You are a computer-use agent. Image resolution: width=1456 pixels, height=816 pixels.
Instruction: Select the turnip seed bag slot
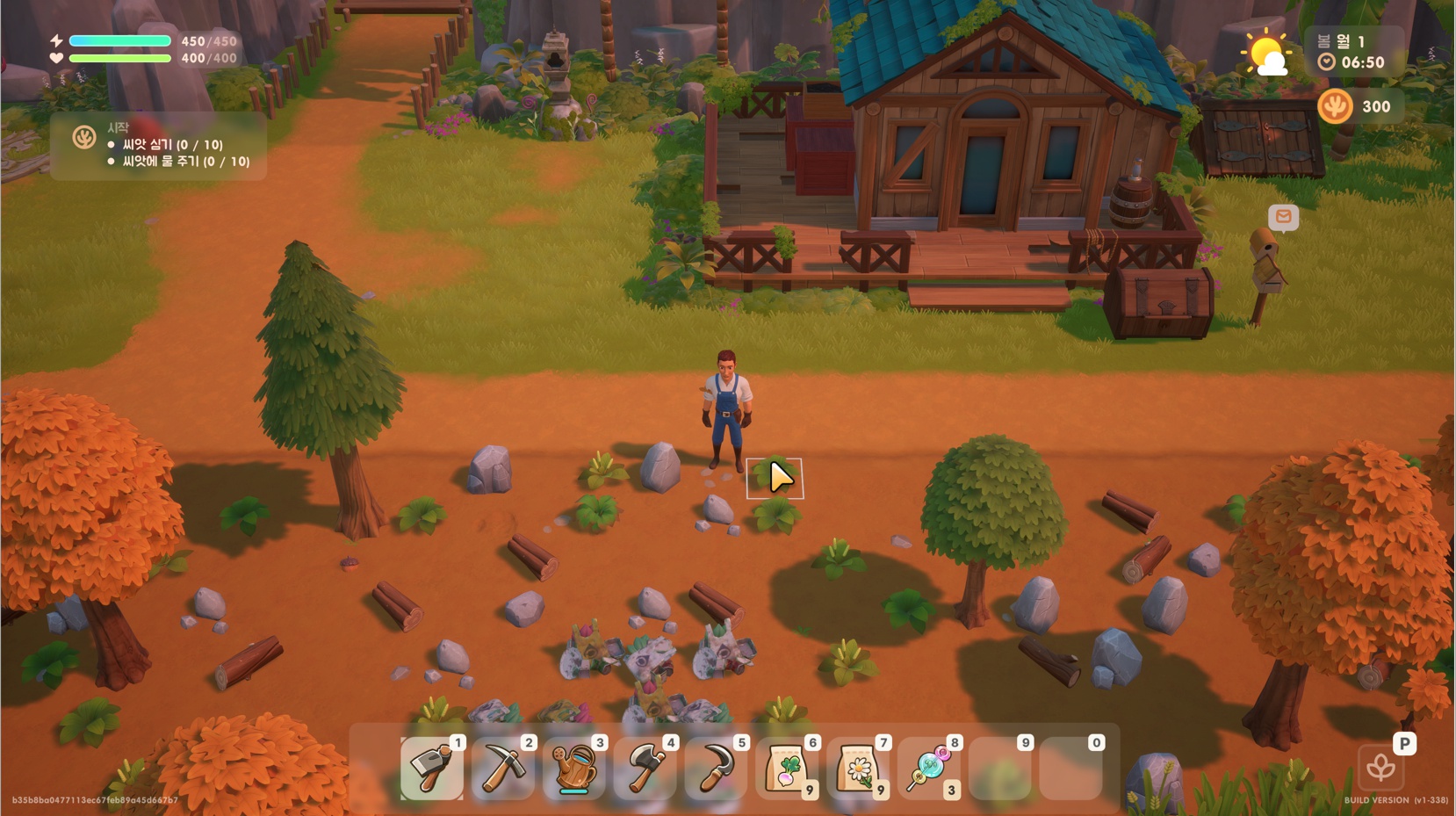coord(788,769)
